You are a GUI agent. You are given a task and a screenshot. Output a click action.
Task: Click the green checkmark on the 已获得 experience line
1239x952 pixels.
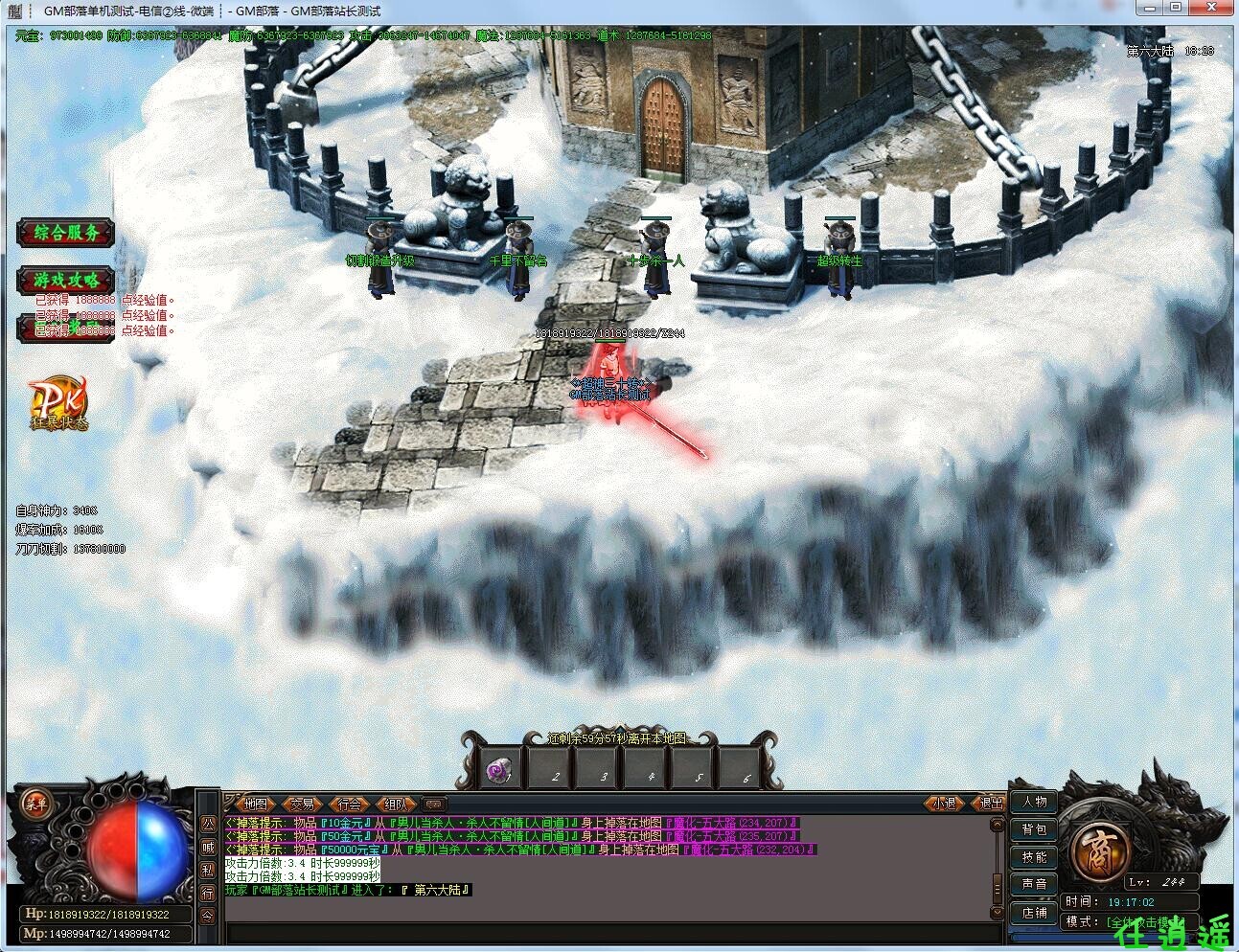coord(71,330)
